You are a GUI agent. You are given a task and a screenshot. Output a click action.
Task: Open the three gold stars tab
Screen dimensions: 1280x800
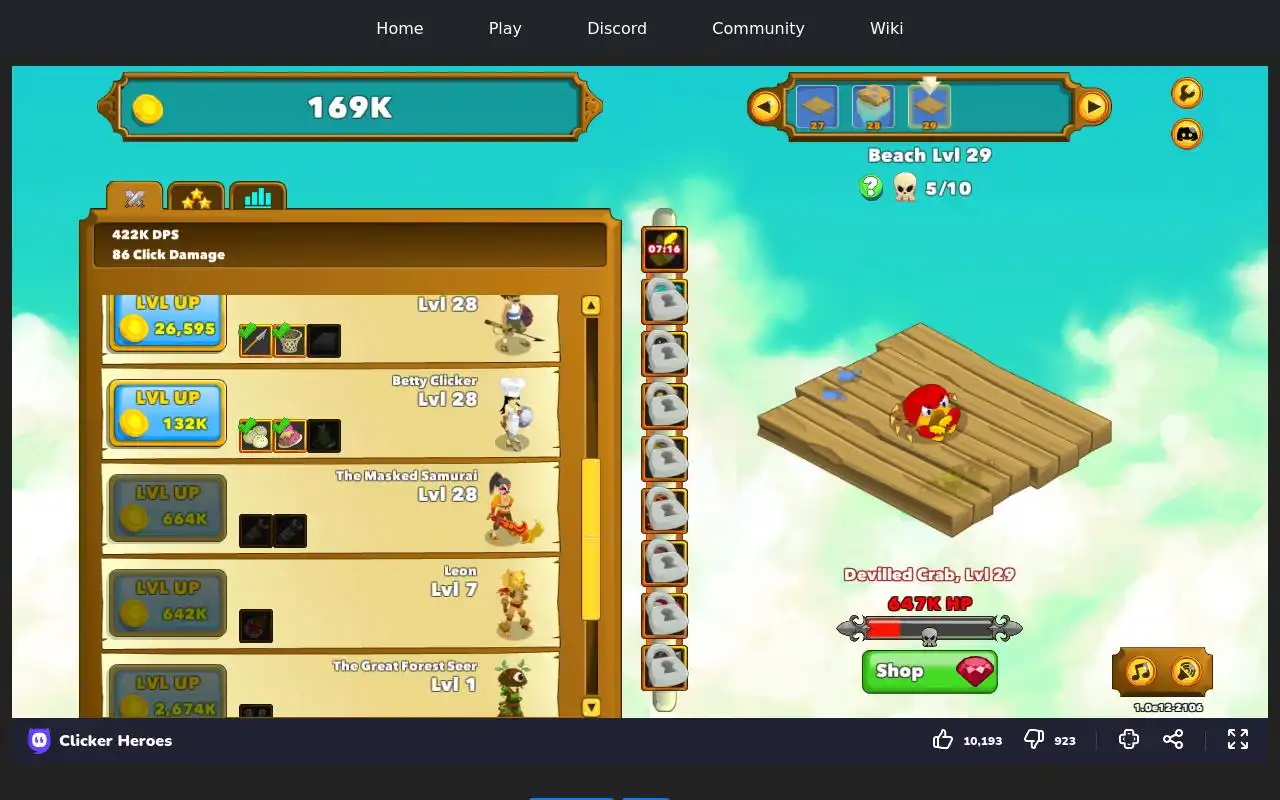pyautogui.click(x=196, y=198)
